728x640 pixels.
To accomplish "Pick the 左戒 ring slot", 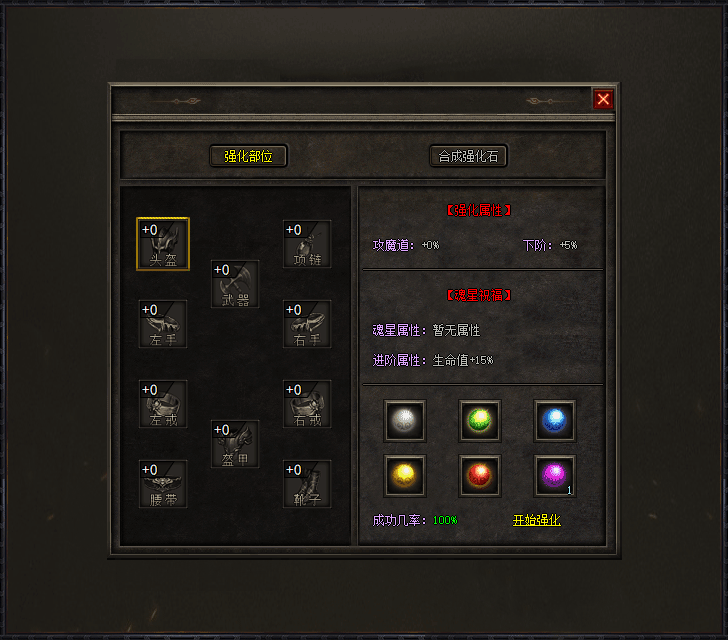I will (163, 404).
